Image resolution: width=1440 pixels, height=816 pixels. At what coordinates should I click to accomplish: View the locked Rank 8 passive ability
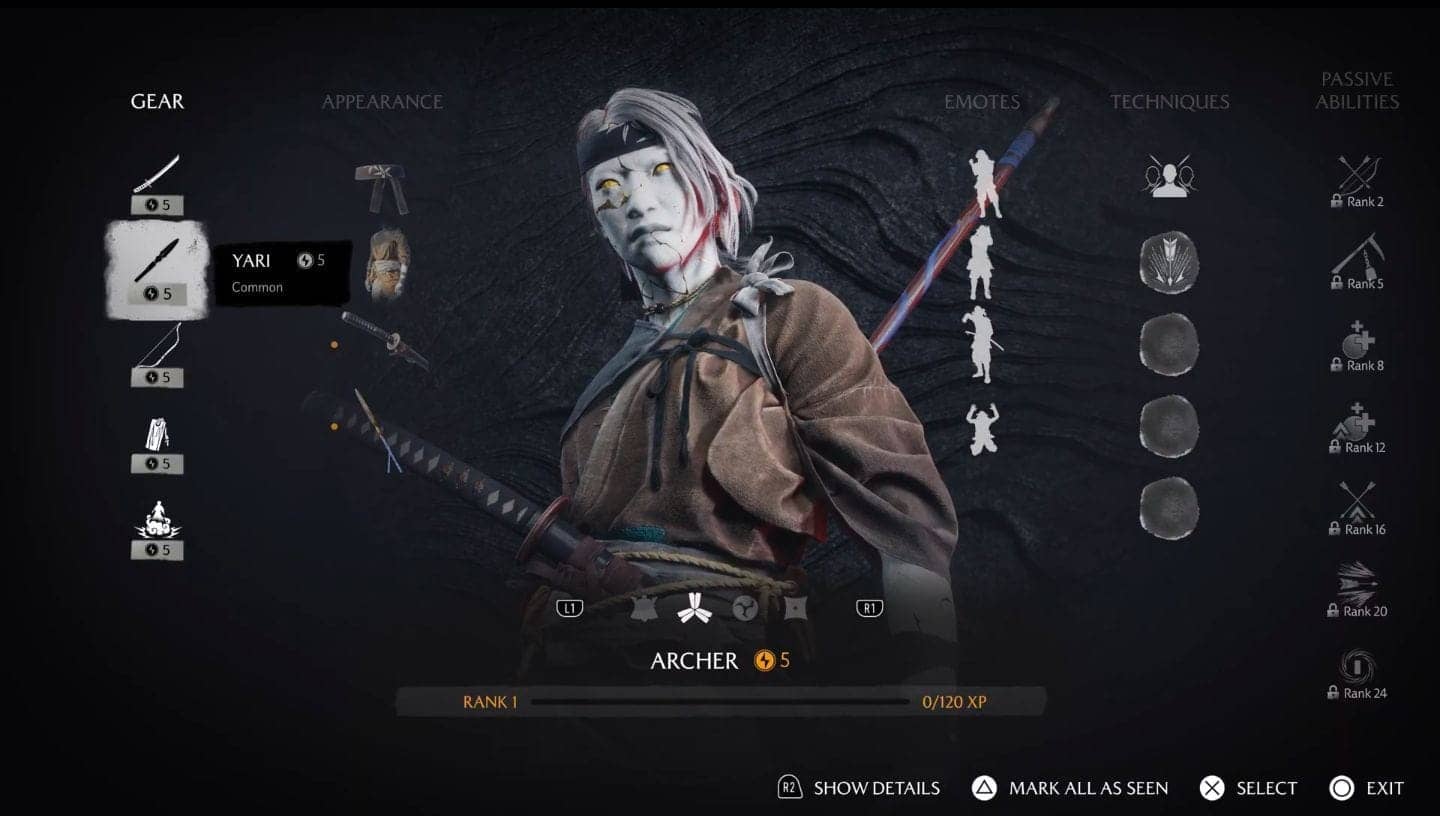pos(1357,347)
